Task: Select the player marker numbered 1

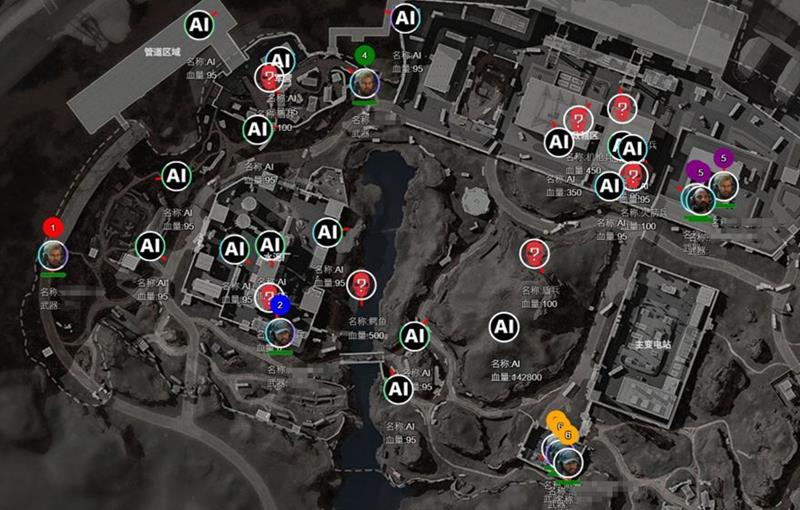Action: [53, 254]
